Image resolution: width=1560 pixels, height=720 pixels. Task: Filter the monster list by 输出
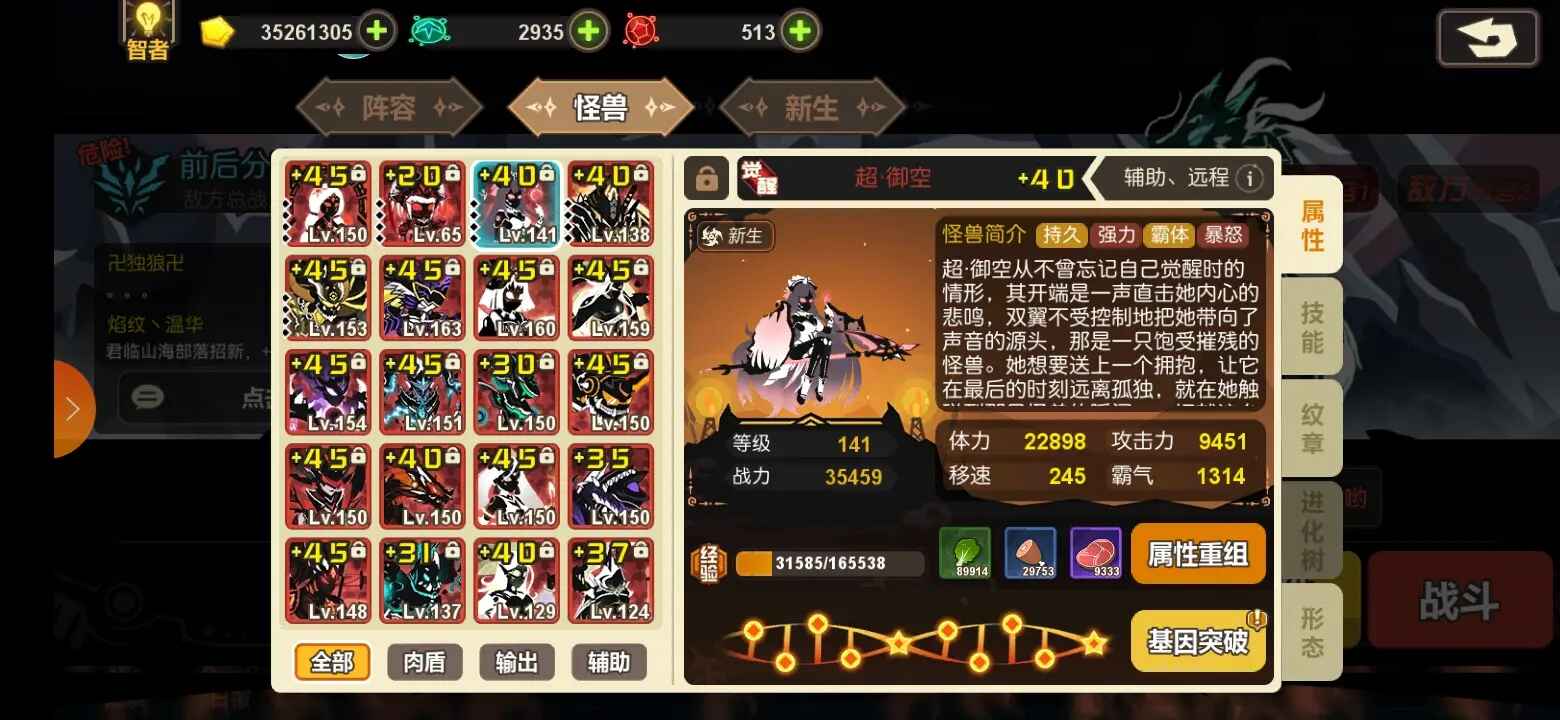pyautogui.click(x=517, y=662)
